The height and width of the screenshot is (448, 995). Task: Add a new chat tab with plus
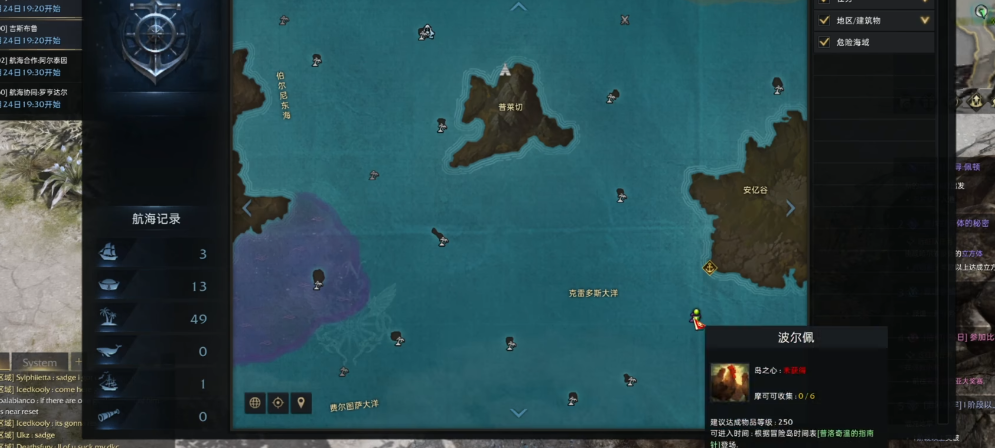click(x=78, y=362)
